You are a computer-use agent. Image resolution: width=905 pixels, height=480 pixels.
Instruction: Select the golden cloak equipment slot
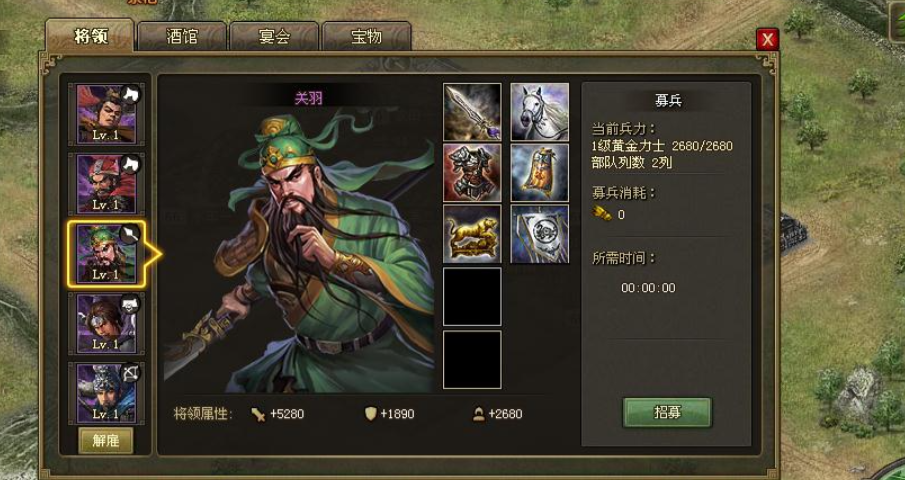click(x=540, y=173)
